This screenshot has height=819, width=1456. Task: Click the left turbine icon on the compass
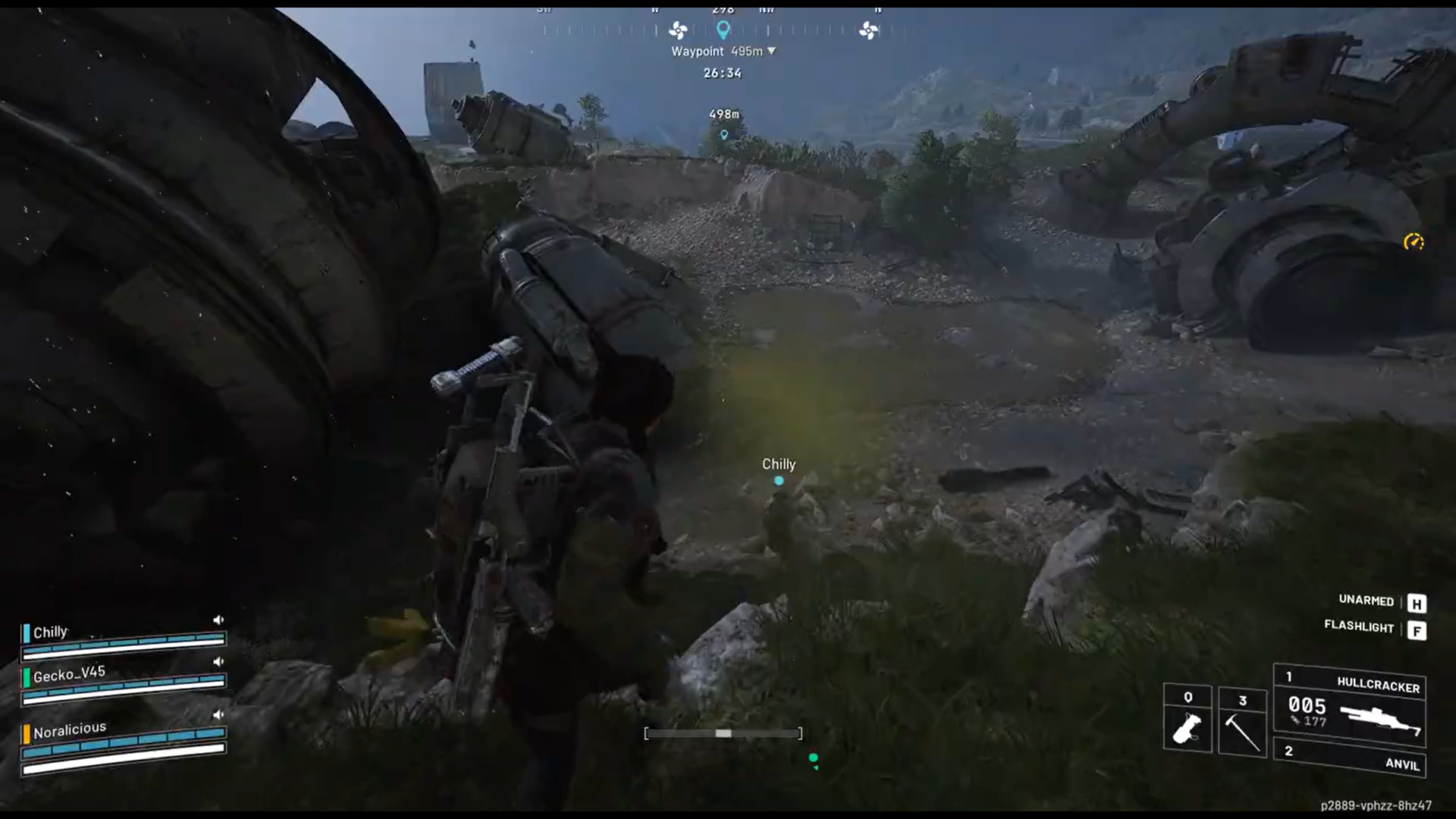point(677,32)
